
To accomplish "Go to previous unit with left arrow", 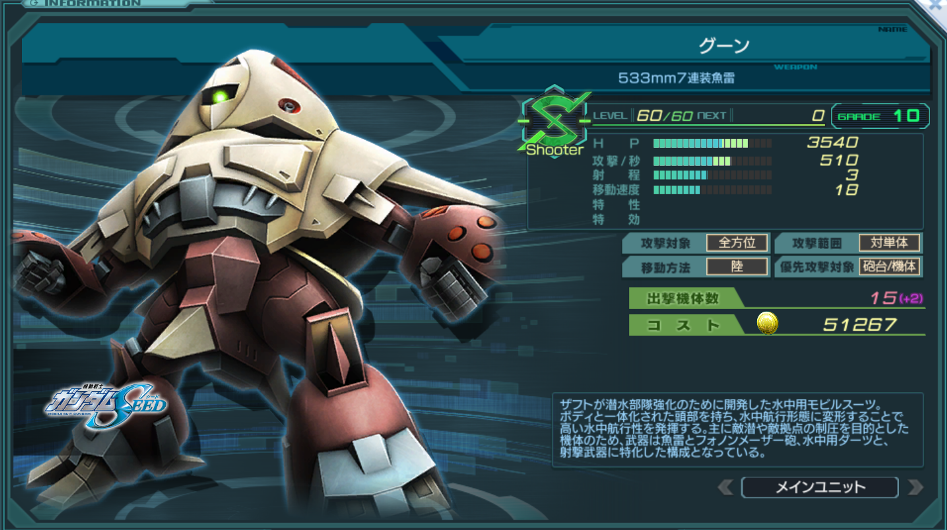I will pos(726,488).
